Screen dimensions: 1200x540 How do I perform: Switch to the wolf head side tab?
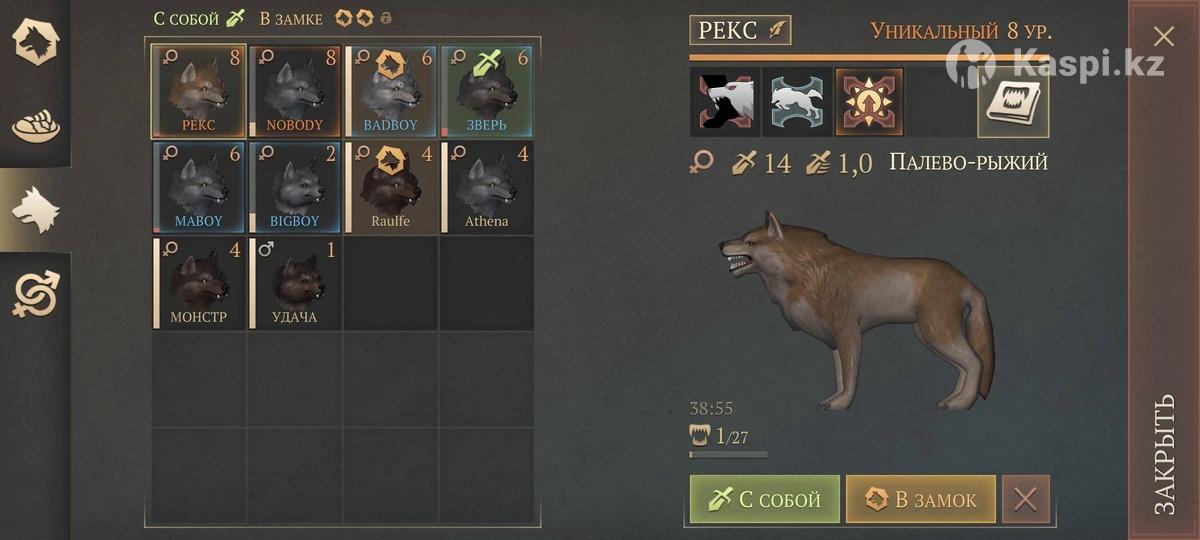[x=35, y=211]
